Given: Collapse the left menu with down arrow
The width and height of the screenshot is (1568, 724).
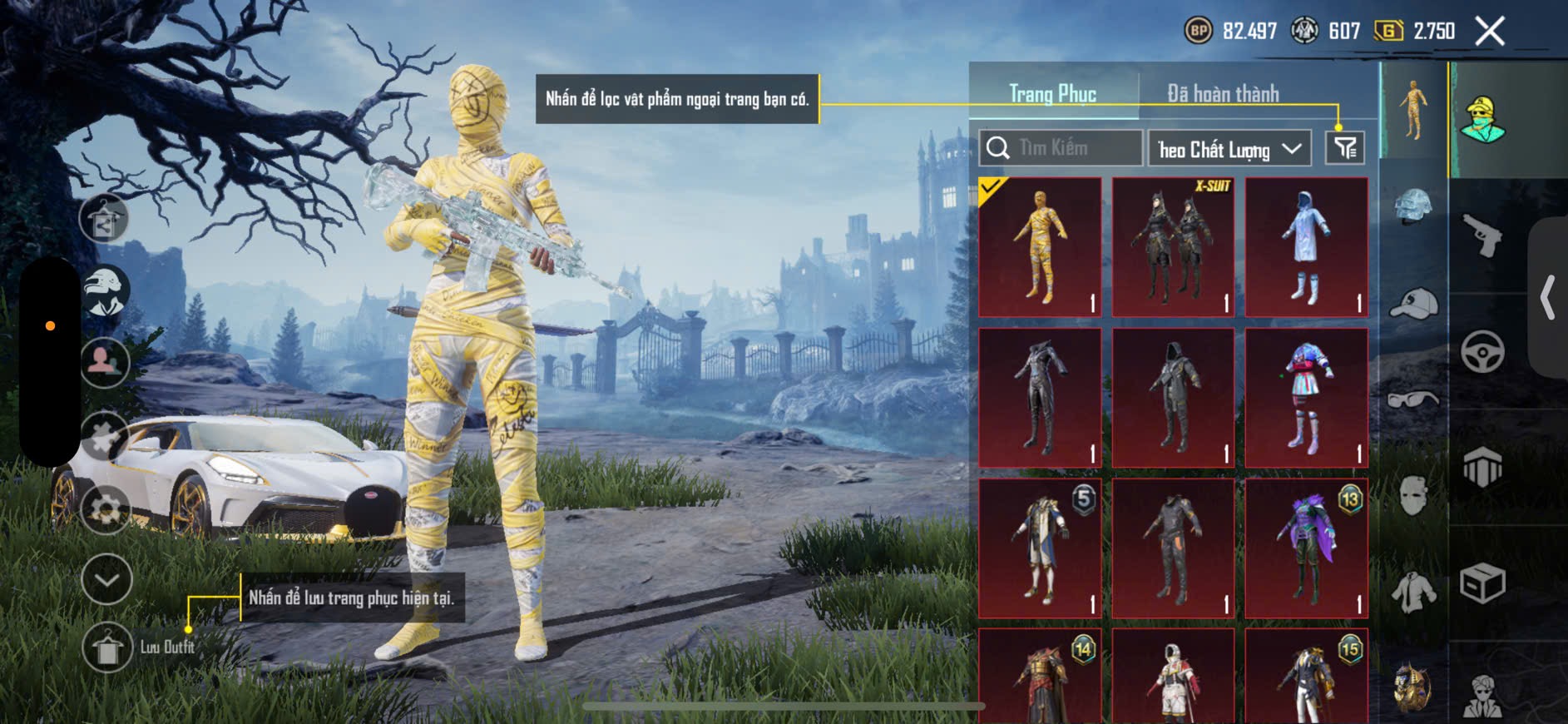Looking at the screenshot, I should point(106,579).
